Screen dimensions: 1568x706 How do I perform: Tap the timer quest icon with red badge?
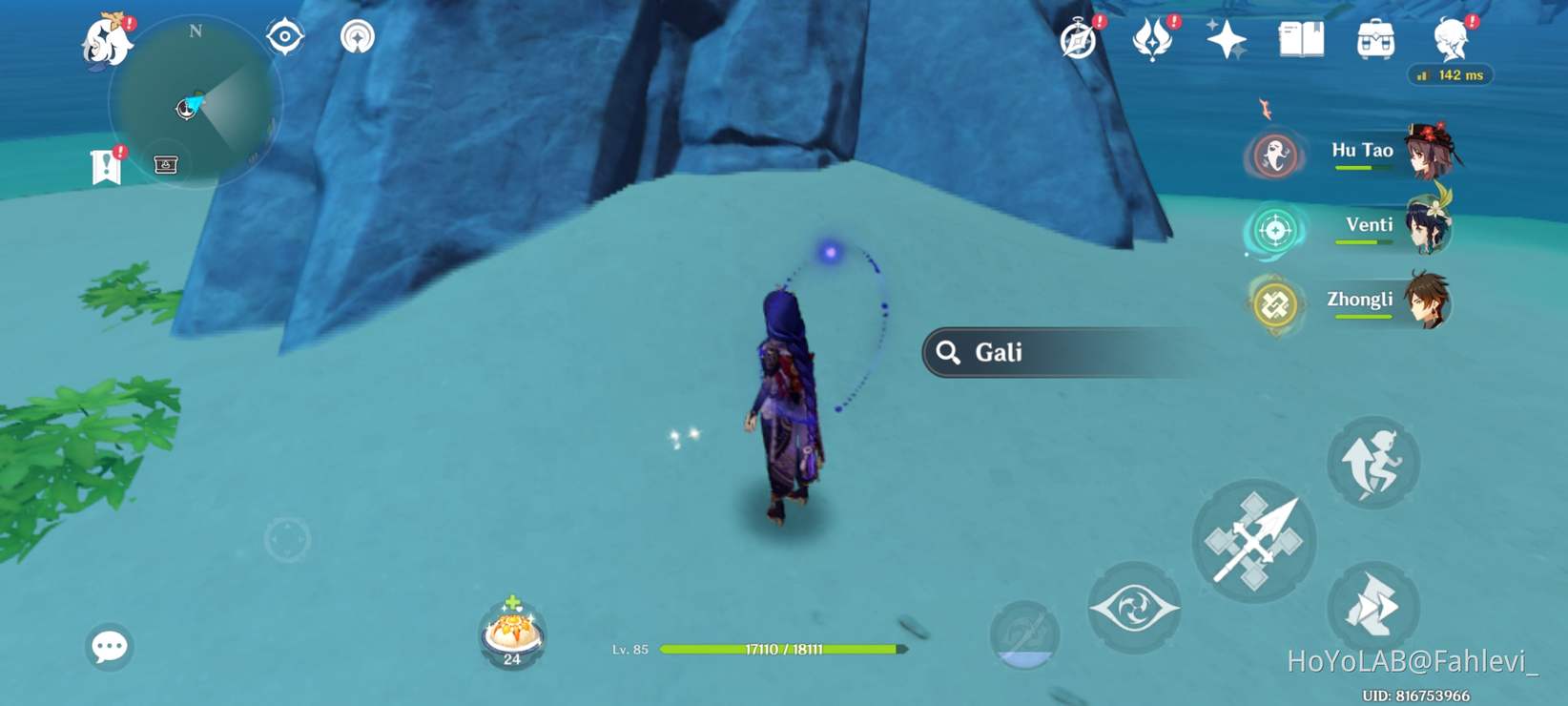1077,39
